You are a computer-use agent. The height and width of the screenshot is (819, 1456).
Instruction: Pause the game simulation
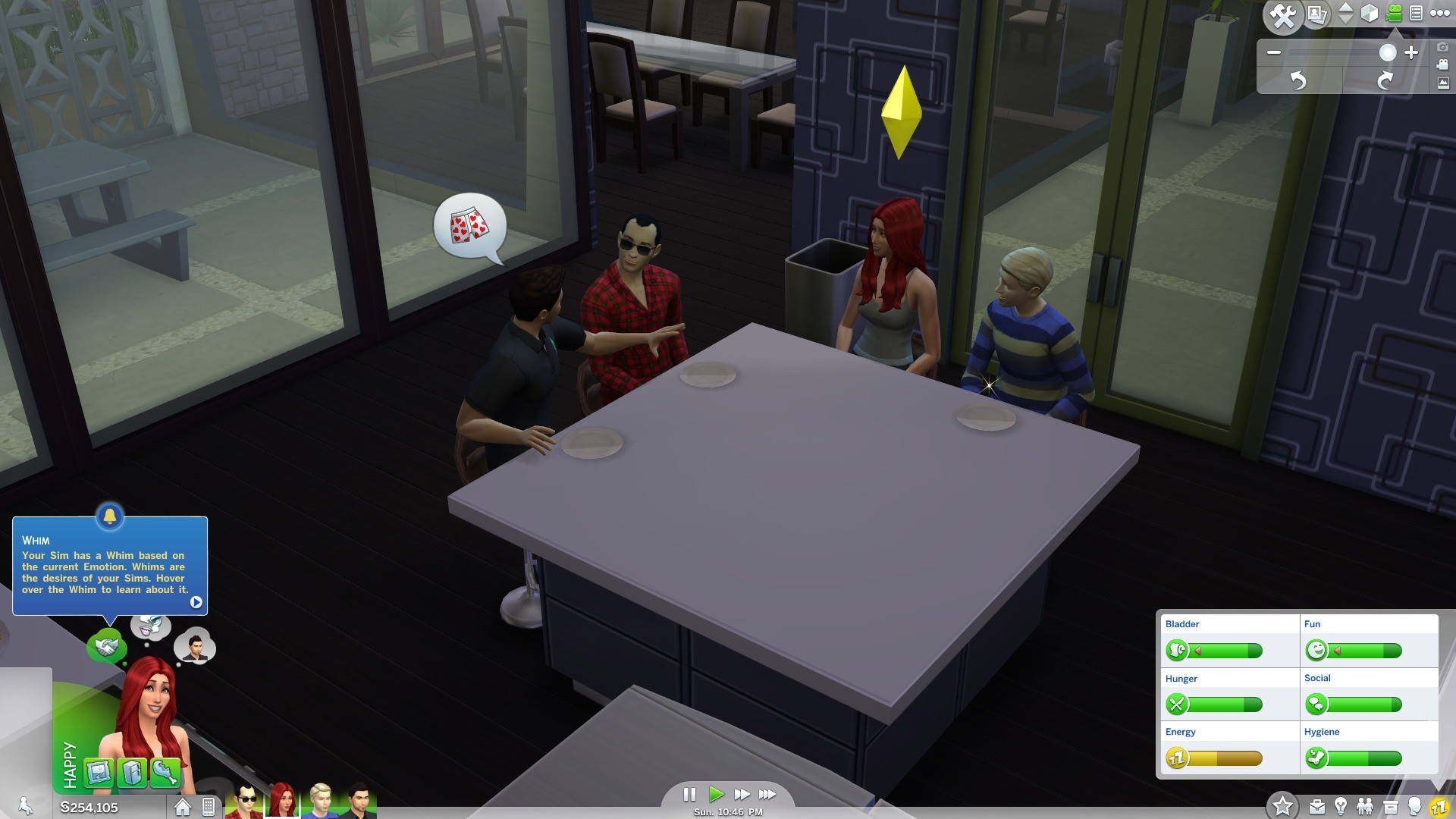(690, 795)
